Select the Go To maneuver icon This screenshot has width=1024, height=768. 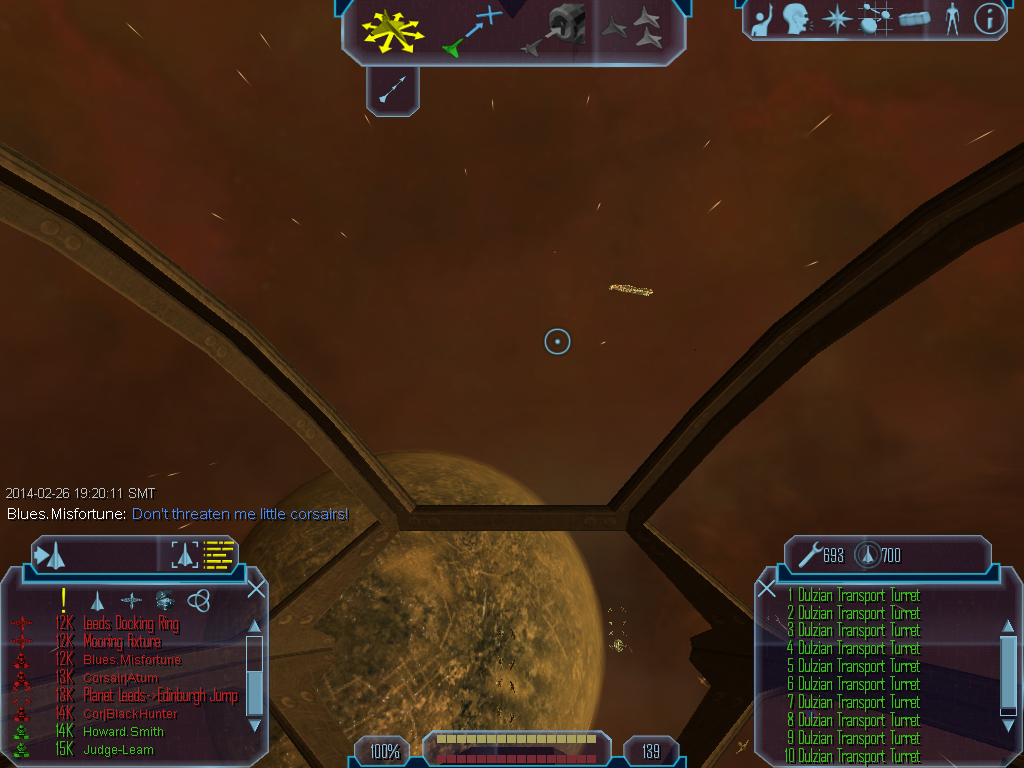click(x=471, y=30)
